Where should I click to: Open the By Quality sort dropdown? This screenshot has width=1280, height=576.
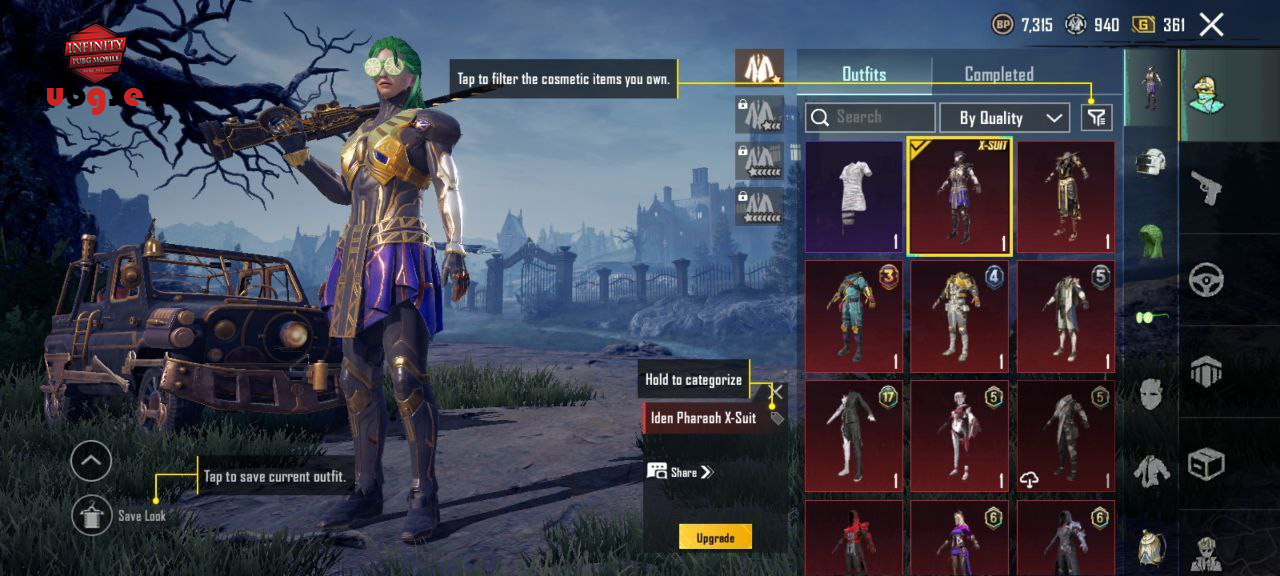point(1004,118)
